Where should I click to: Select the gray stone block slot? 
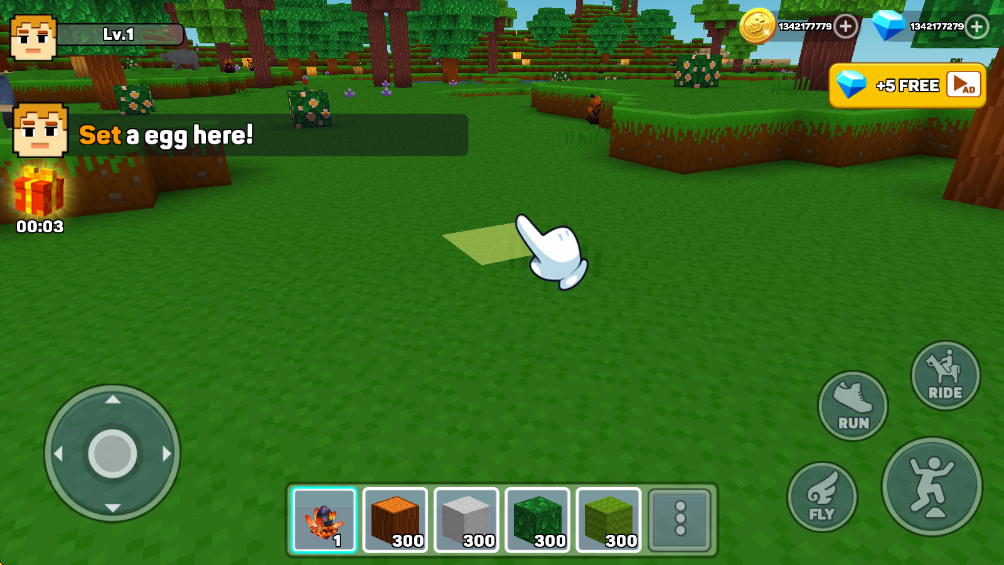[x=466, y=520]
